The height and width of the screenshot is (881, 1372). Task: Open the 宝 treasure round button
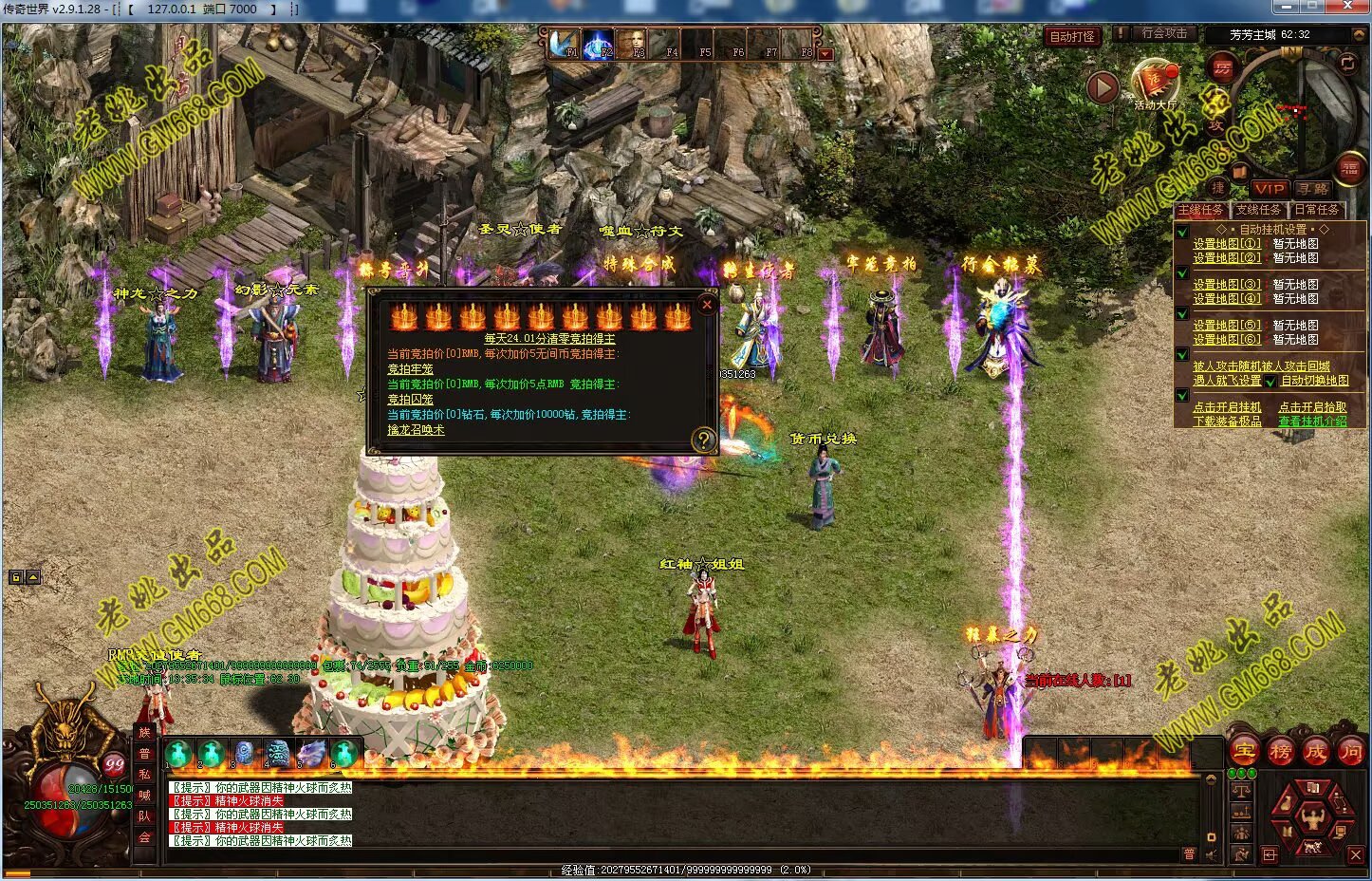click(x=1244, y=752)
